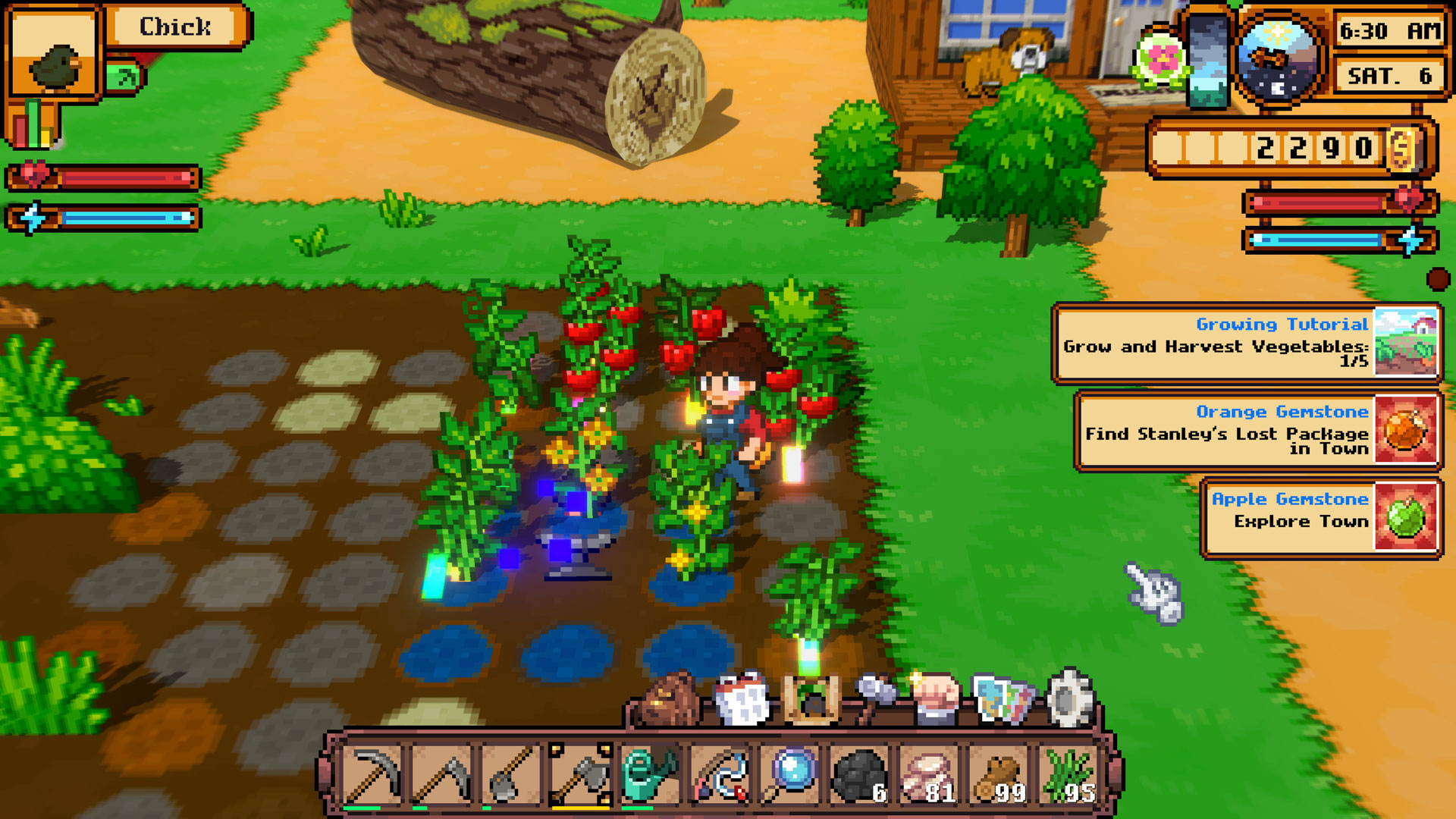Viewport: 1456px width, 819px height.
Task: Equip the green watering can
Action: (x=650, y=775)
